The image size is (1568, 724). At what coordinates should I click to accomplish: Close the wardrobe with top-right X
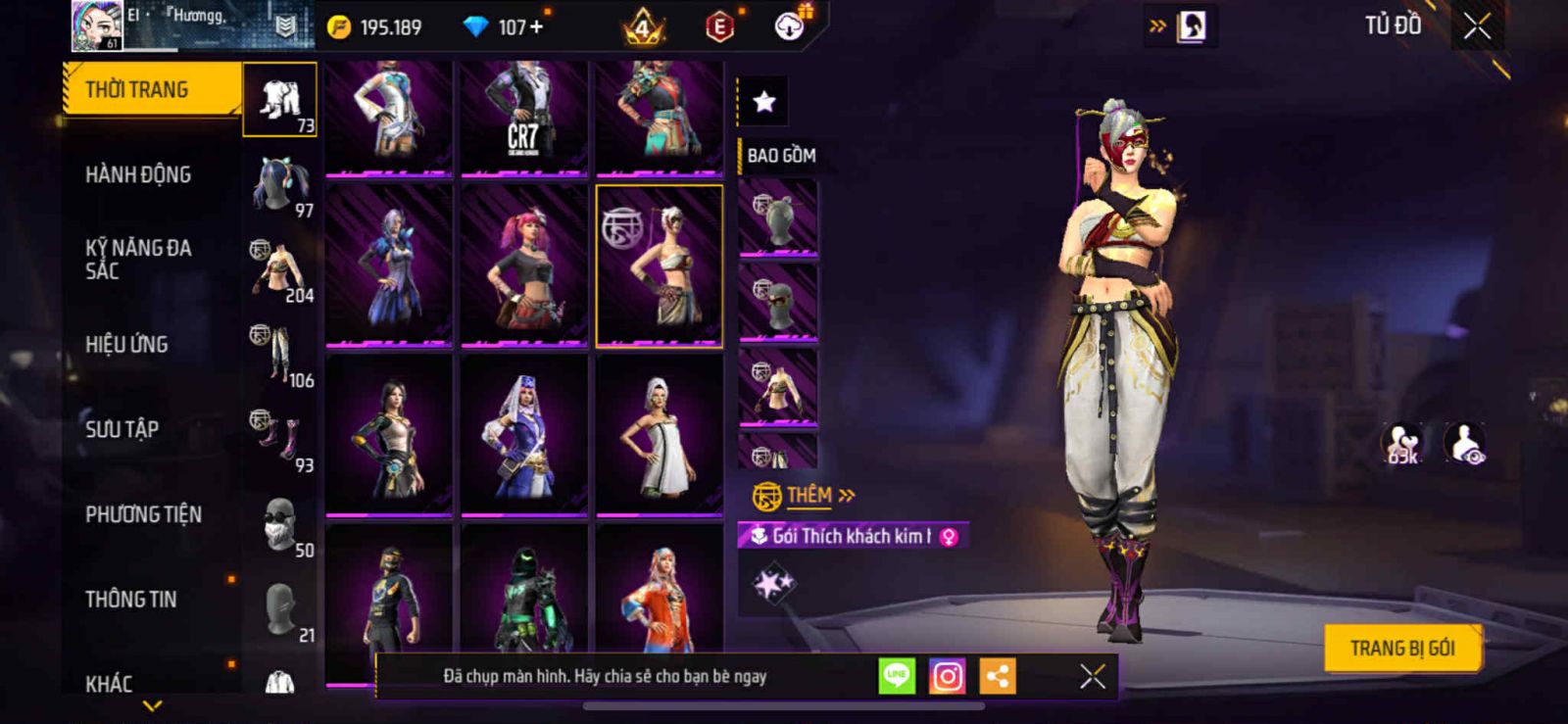1477,26
